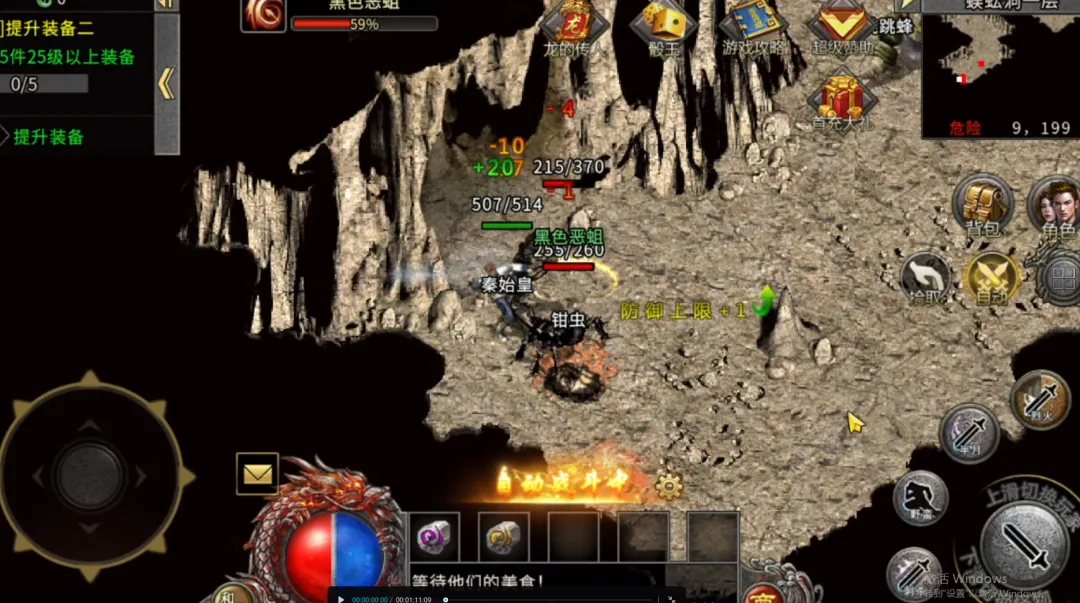Open the 超级赞助 sponsorship icon
The image size is (1080, 603).
pyautogui.click(x=842, y=24)
